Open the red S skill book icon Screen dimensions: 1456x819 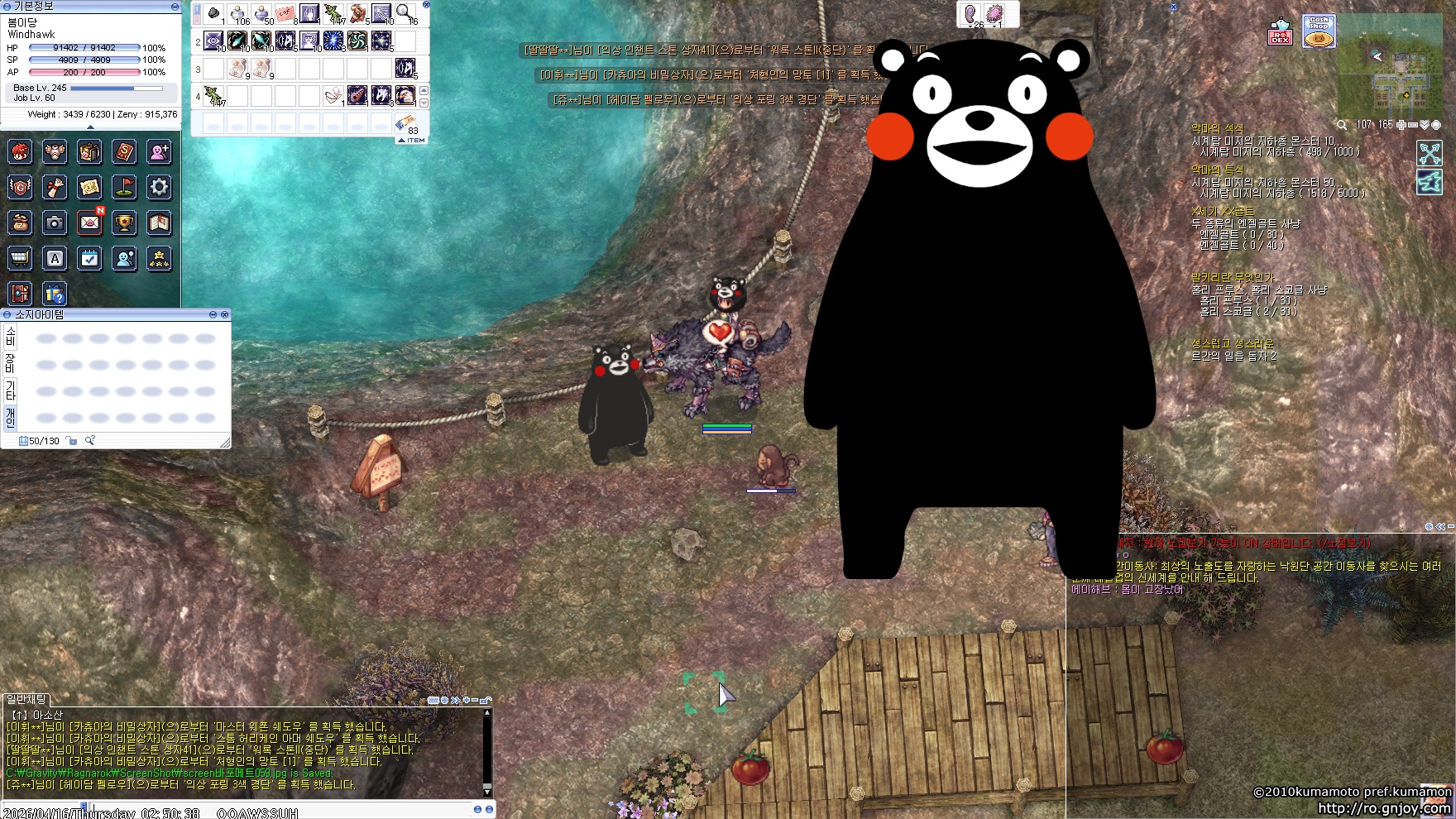click(124, 151)
